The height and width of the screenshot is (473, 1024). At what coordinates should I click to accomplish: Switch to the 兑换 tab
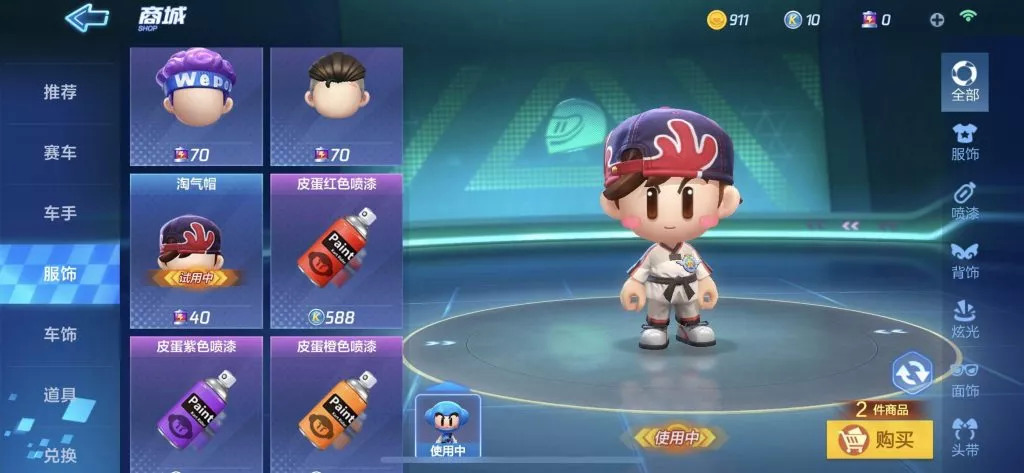(x=60, y=455)
